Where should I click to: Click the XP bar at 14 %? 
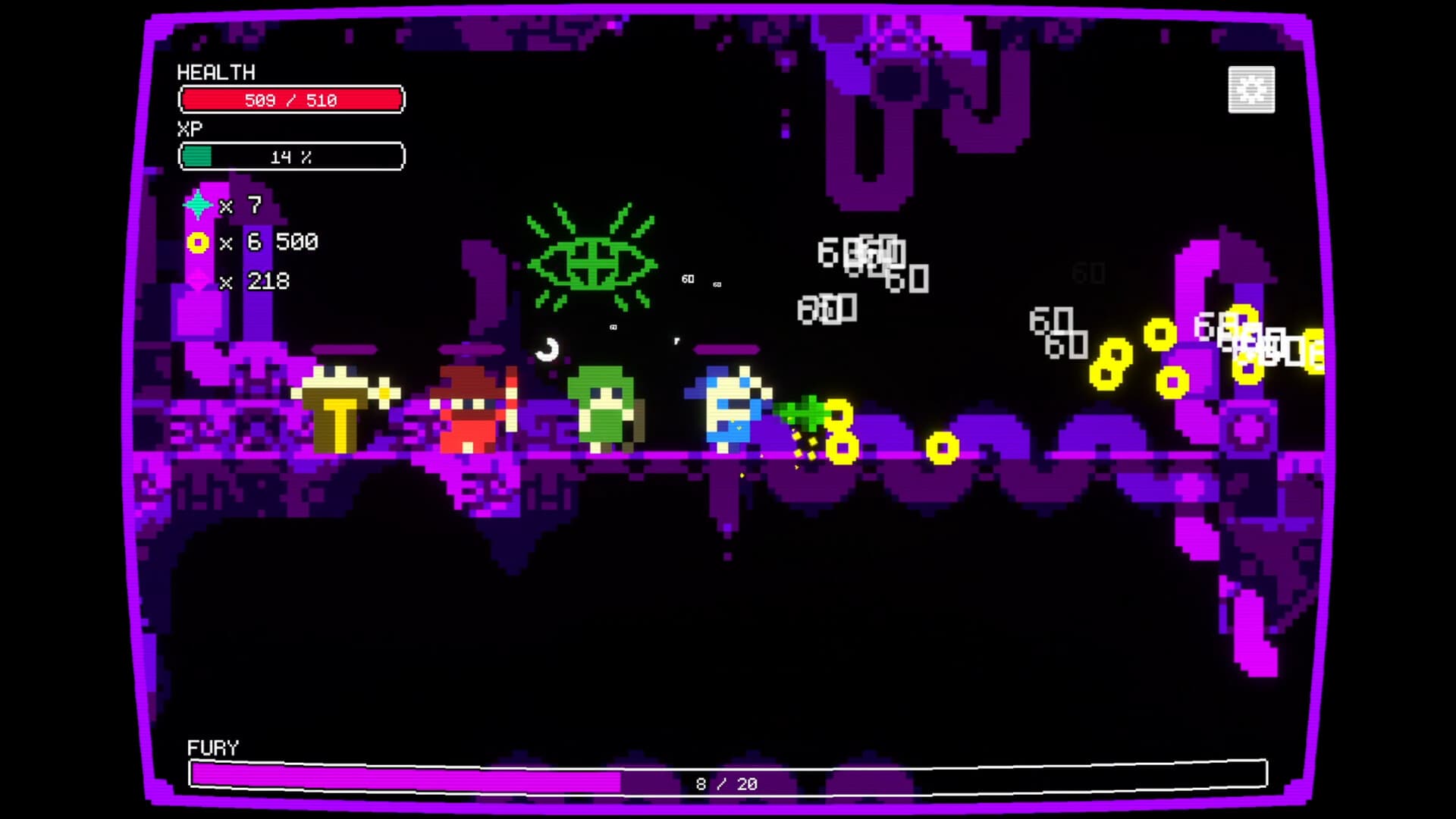click(x=292, y=157)
